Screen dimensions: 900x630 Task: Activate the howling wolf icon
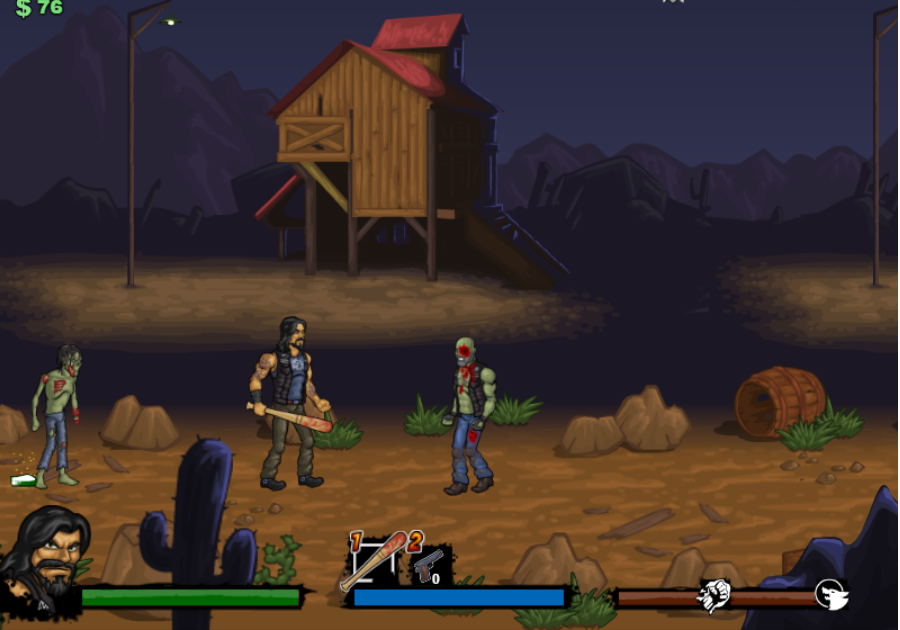pos(831,594)
